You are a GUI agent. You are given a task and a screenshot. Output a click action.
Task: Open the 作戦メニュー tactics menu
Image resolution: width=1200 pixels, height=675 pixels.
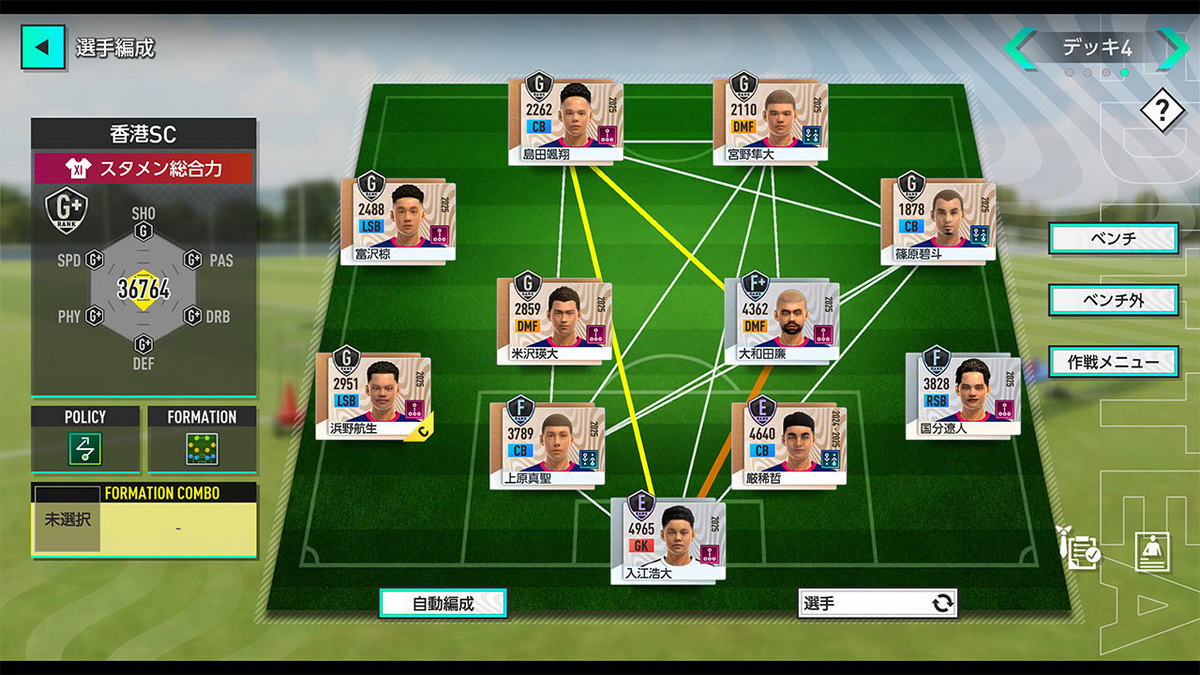click(x=1112, y=361)
